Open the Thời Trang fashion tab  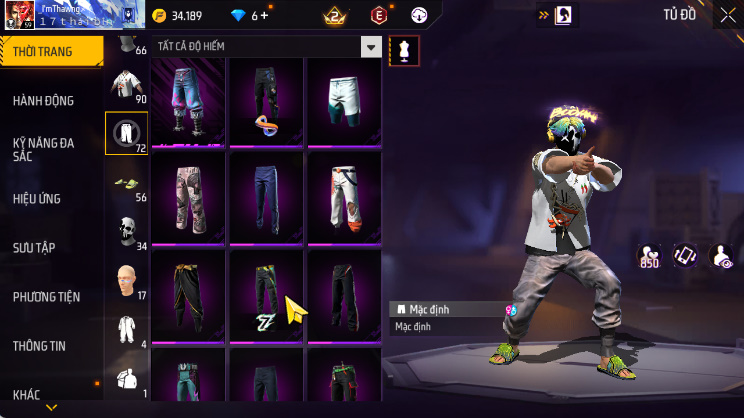click(x=50, y=51)
